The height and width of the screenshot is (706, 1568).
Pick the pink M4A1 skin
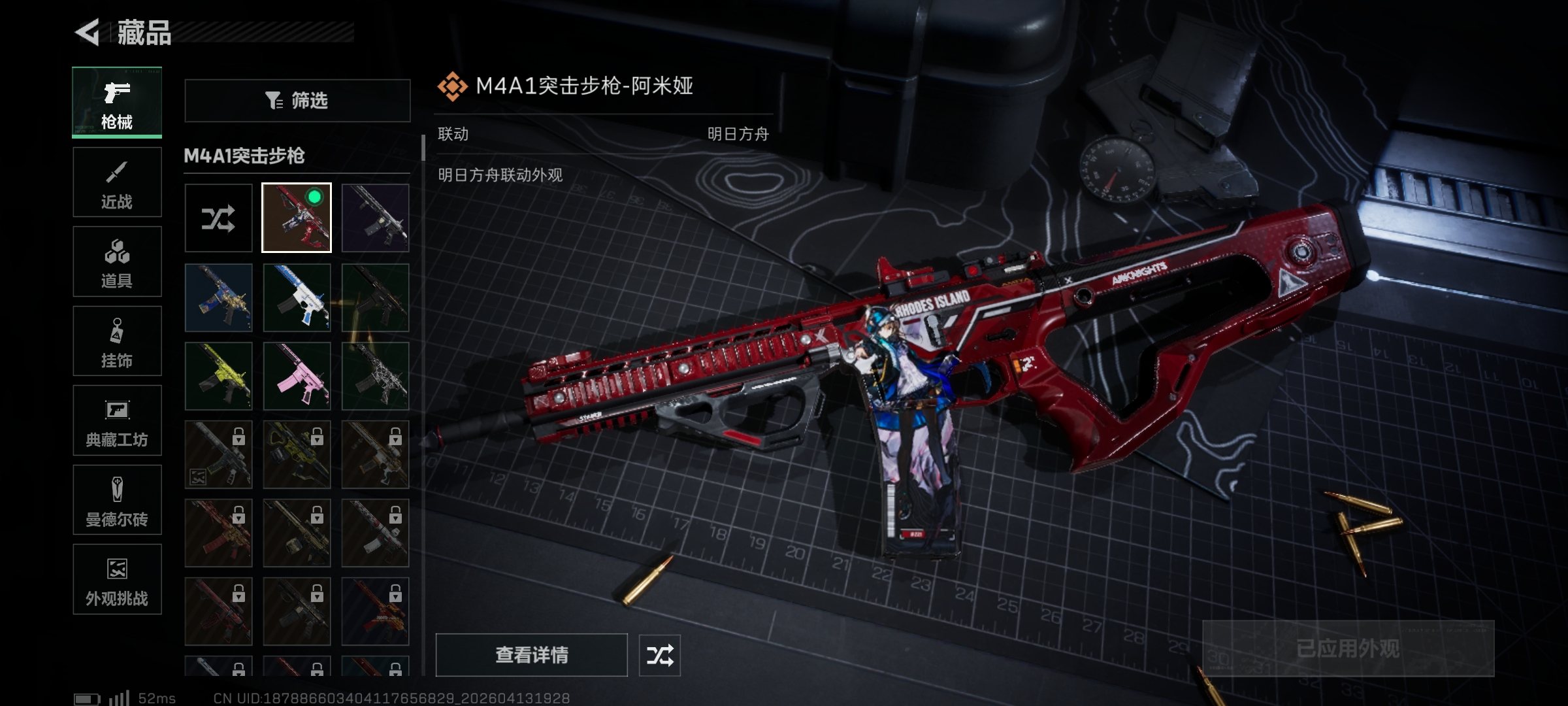click(297, 376)
